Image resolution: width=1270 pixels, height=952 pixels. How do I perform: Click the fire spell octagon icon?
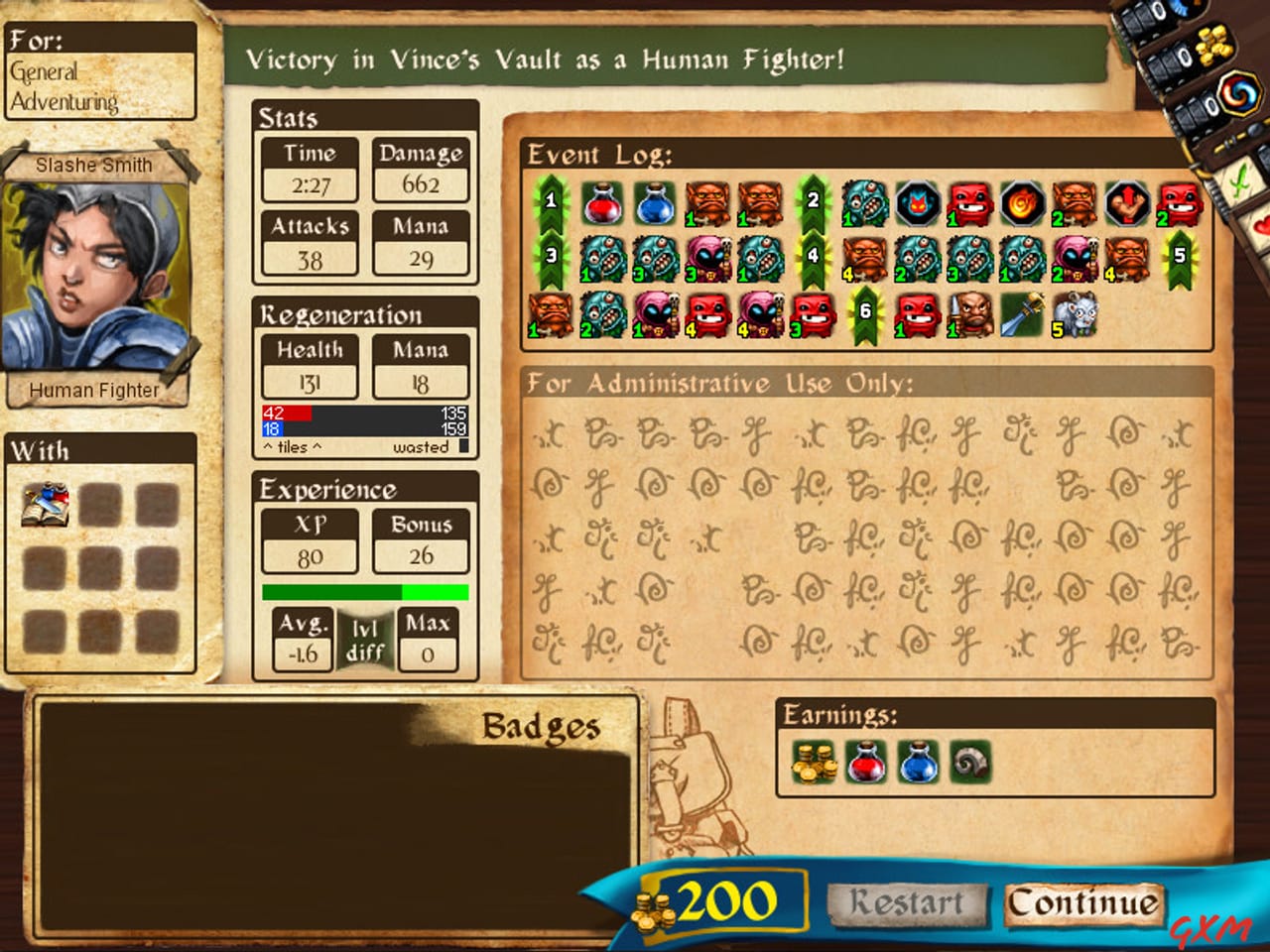click(1024, 205)
